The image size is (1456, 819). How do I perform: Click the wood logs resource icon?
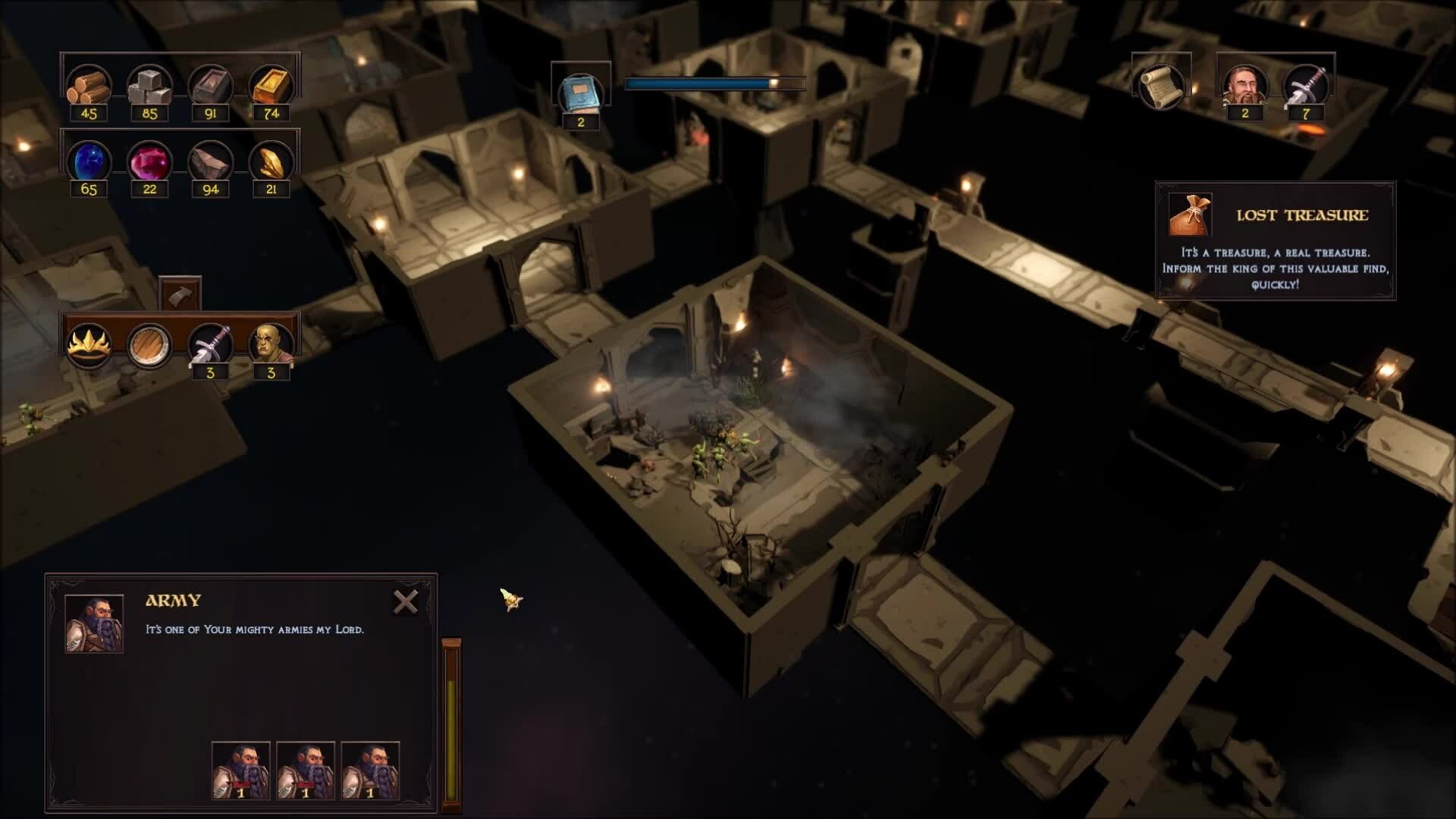(x=89, y=85)
